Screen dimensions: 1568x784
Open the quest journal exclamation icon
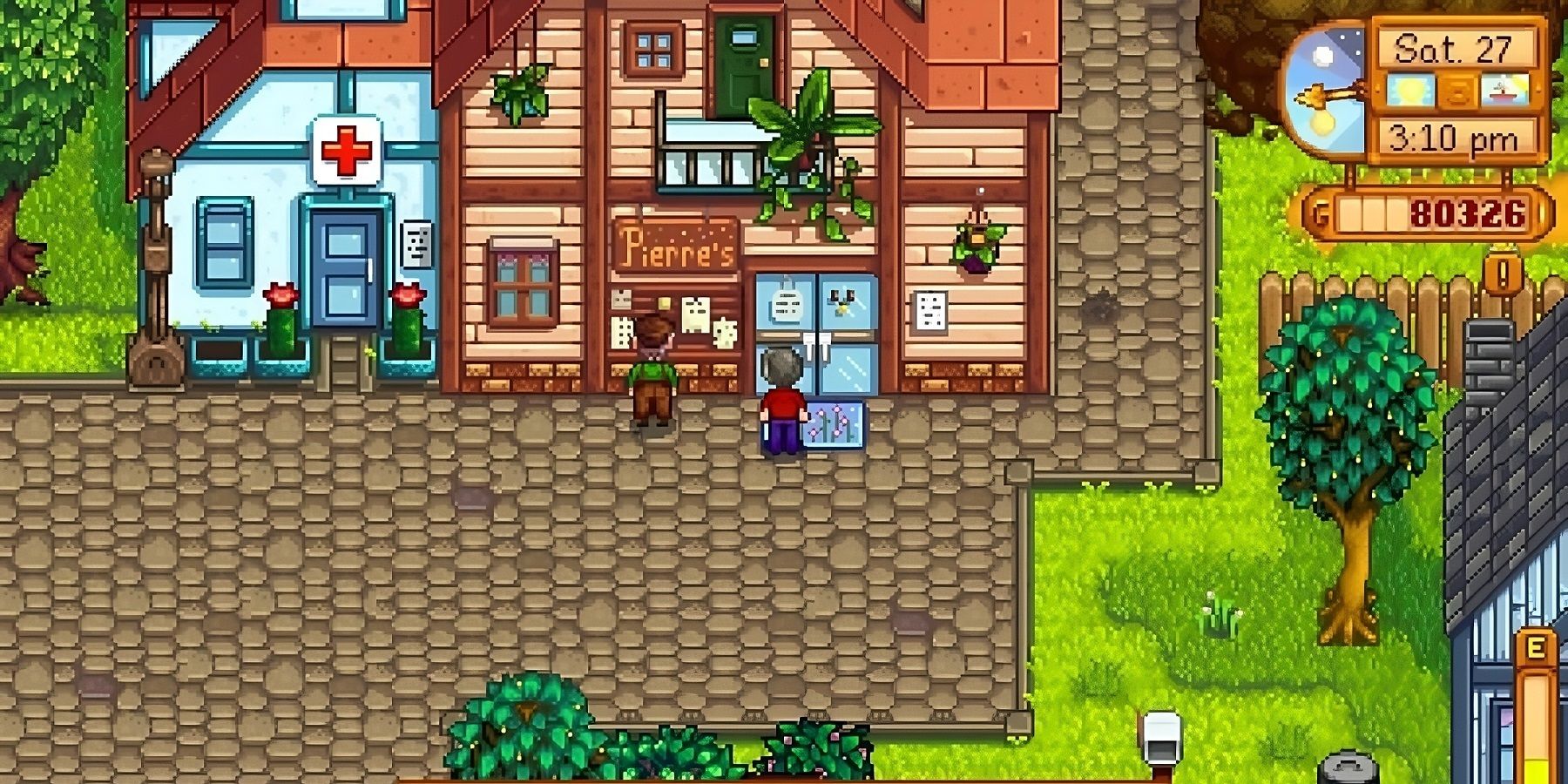(1503, 273)
